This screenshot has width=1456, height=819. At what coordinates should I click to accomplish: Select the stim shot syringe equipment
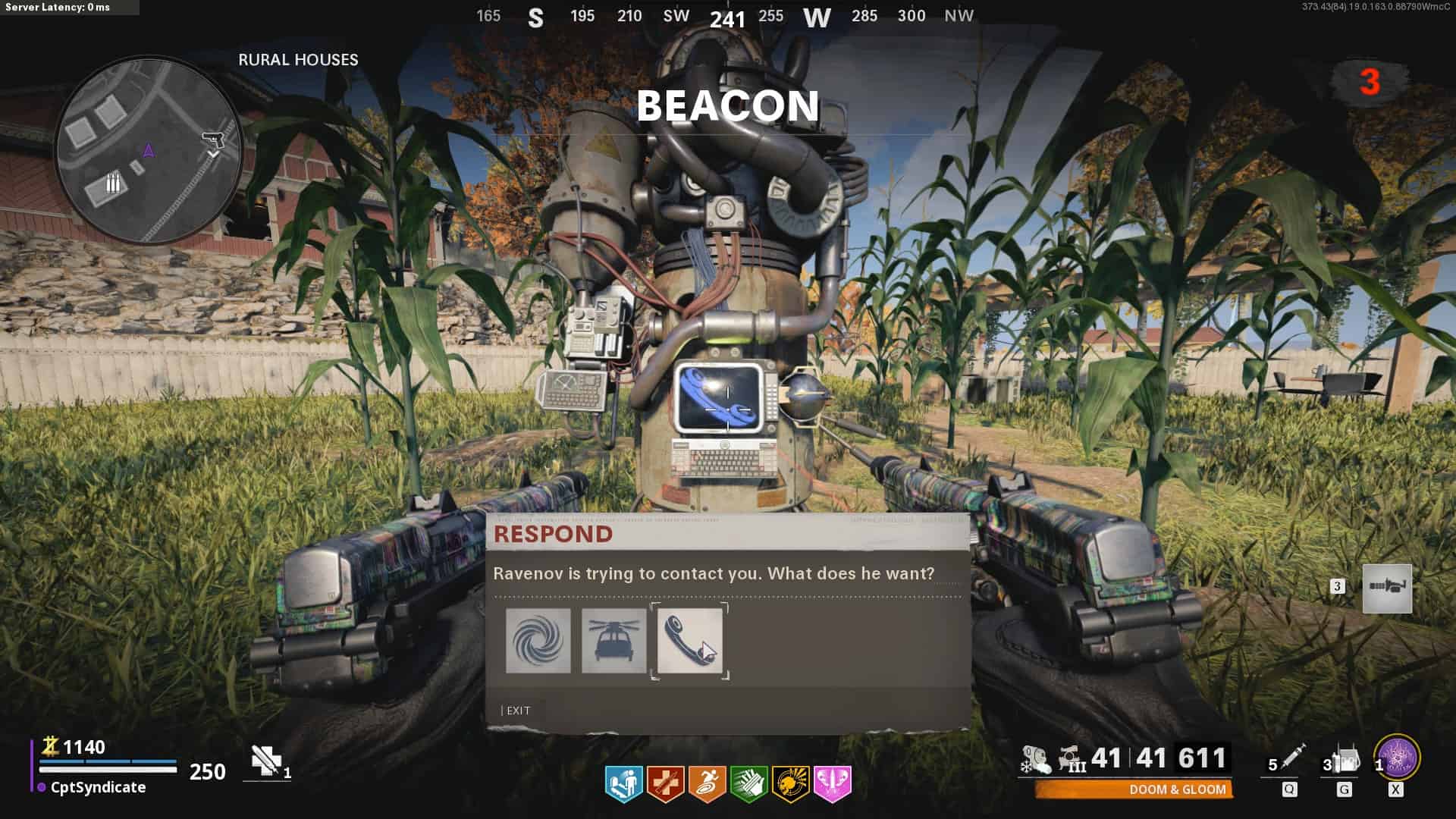pos(1291,757)
